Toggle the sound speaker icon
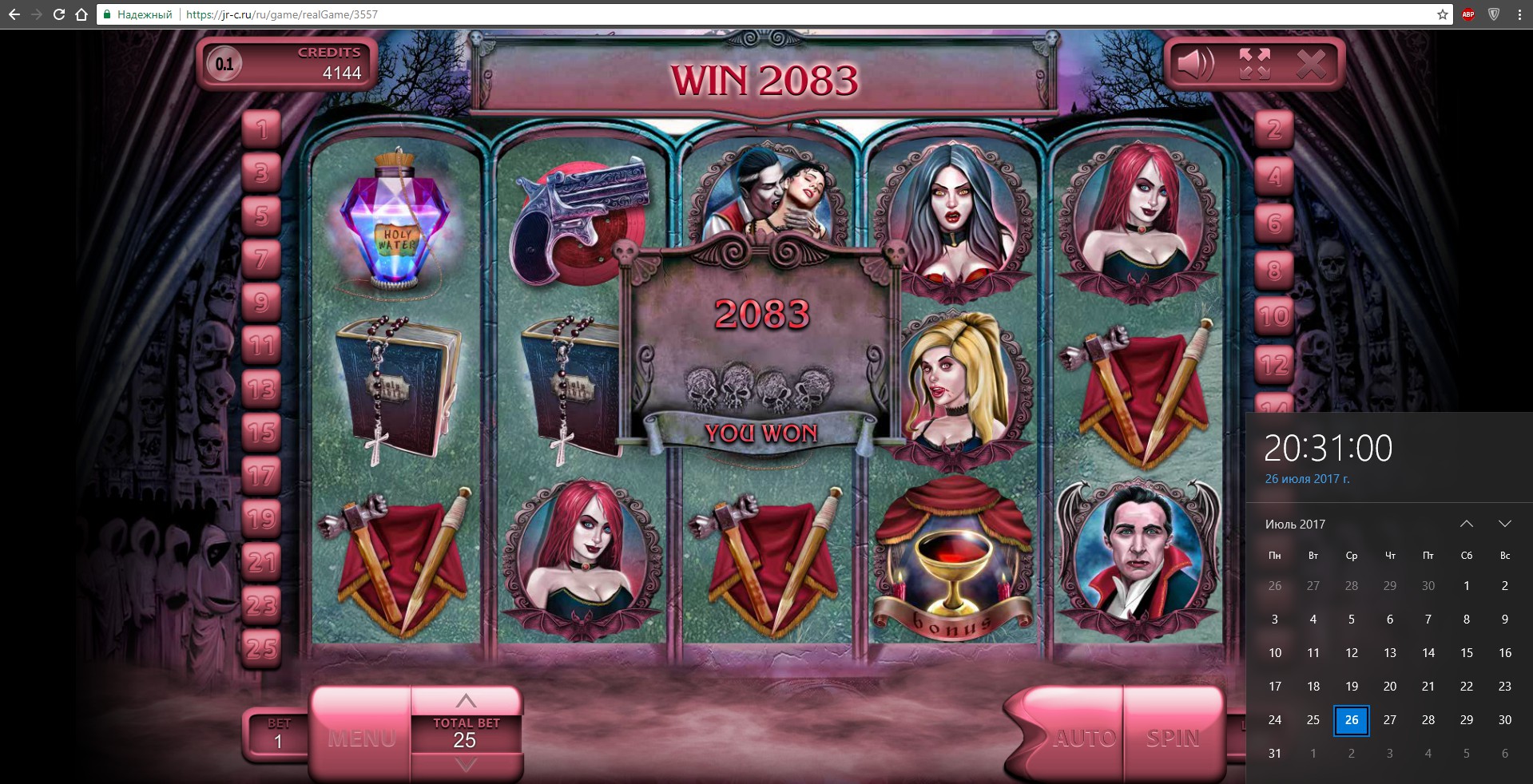Image resolution: width=1533 pixels, height=784 pixels. [1196, 64]
